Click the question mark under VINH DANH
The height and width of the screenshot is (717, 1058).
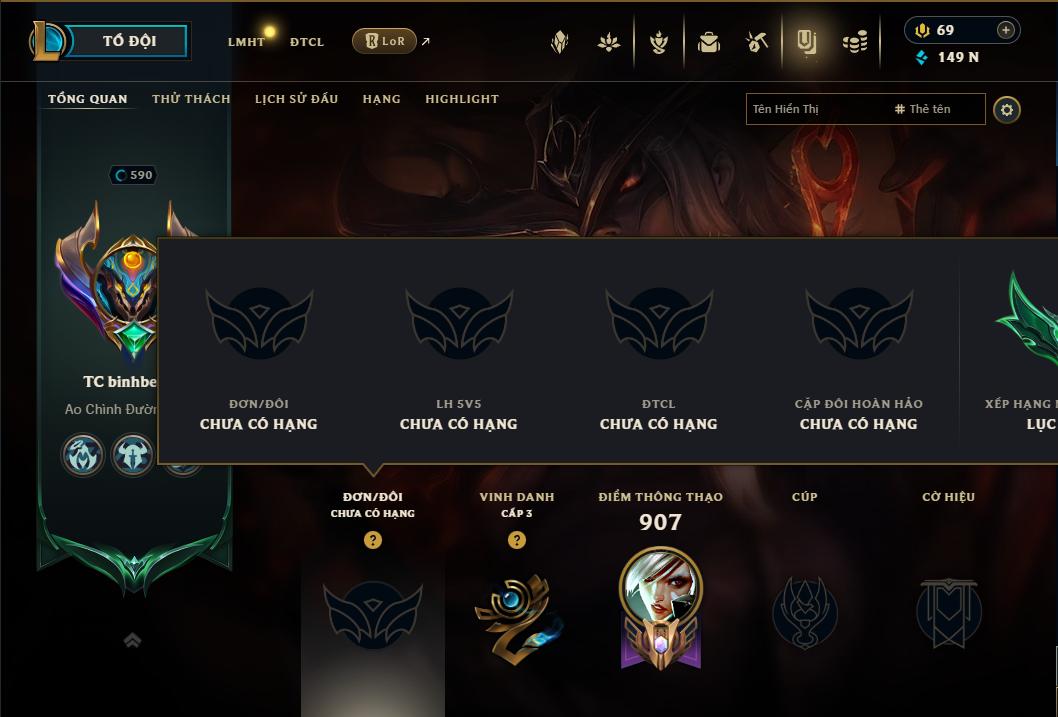pyautogui.click(x=516, y=540)
